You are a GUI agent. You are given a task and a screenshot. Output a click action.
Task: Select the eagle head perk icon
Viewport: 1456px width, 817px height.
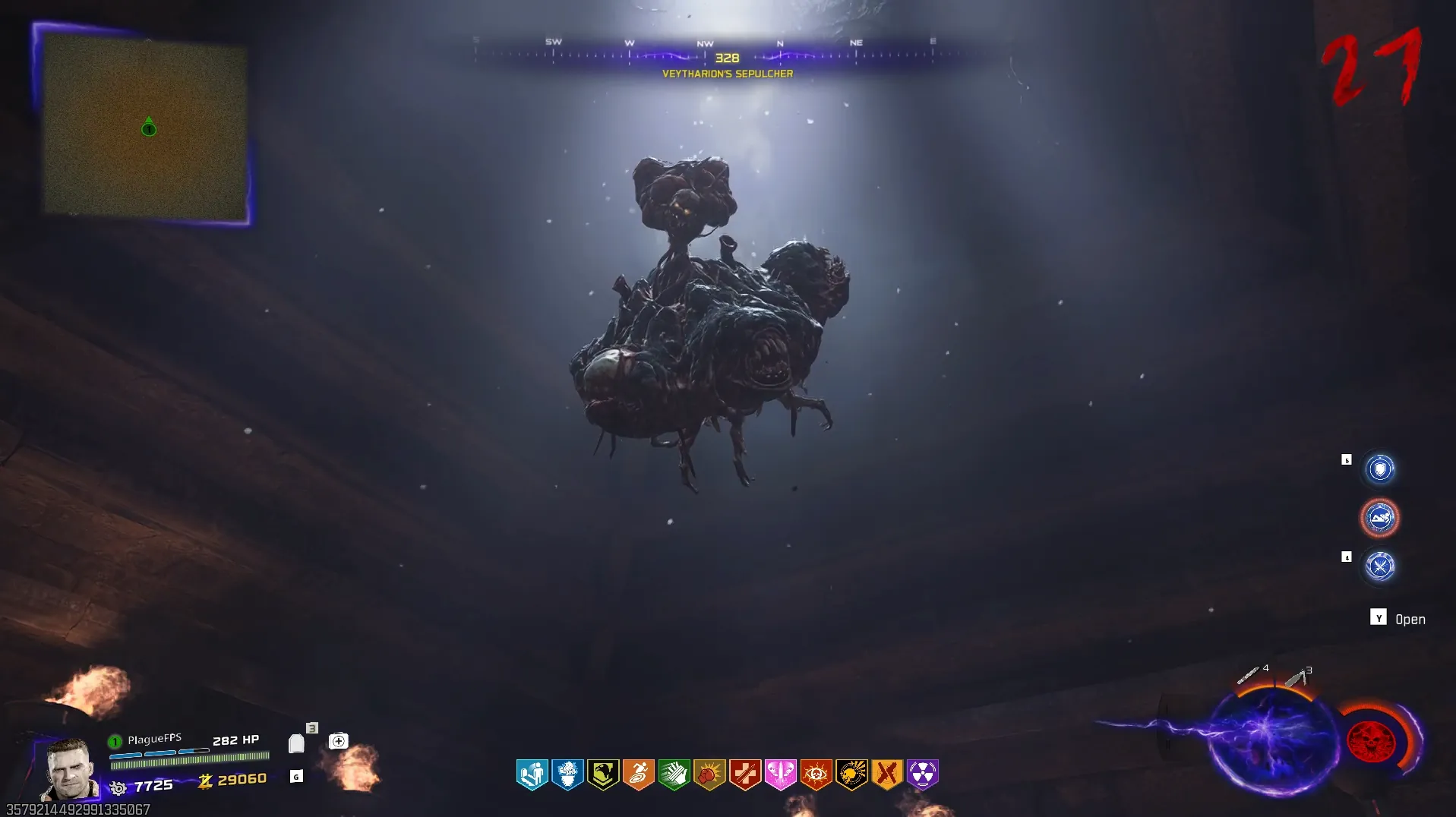(x=603, y=774)
